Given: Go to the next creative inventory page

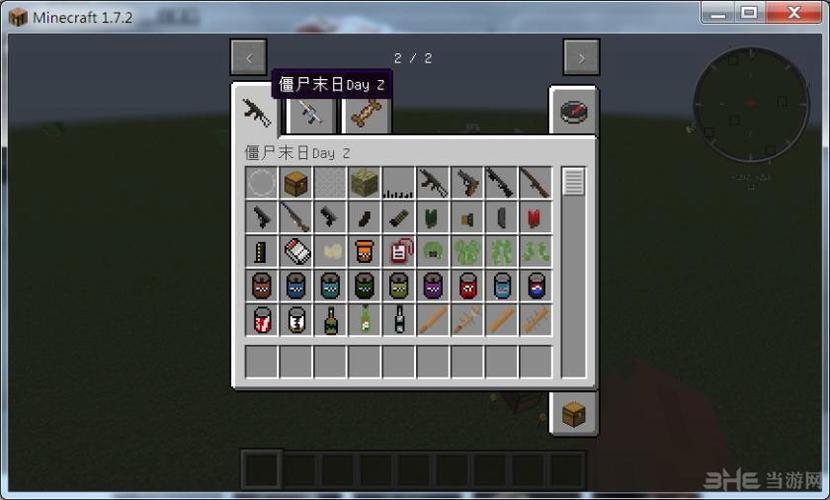Looking at the screenshot, I should pos(581,58).
